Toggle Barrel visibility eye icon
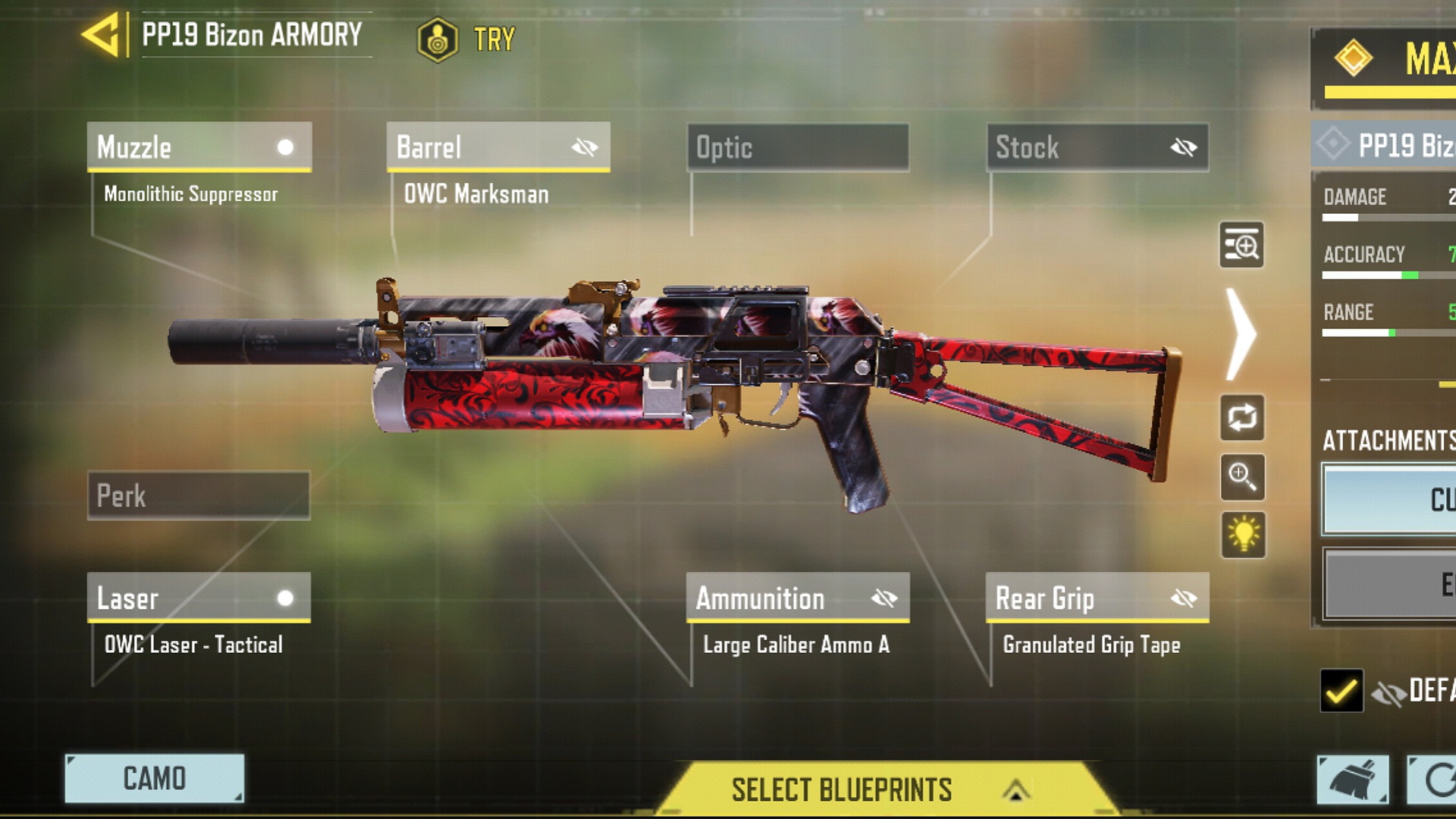The height and width of the screenshot is (819, 1456). pos(585,147)
